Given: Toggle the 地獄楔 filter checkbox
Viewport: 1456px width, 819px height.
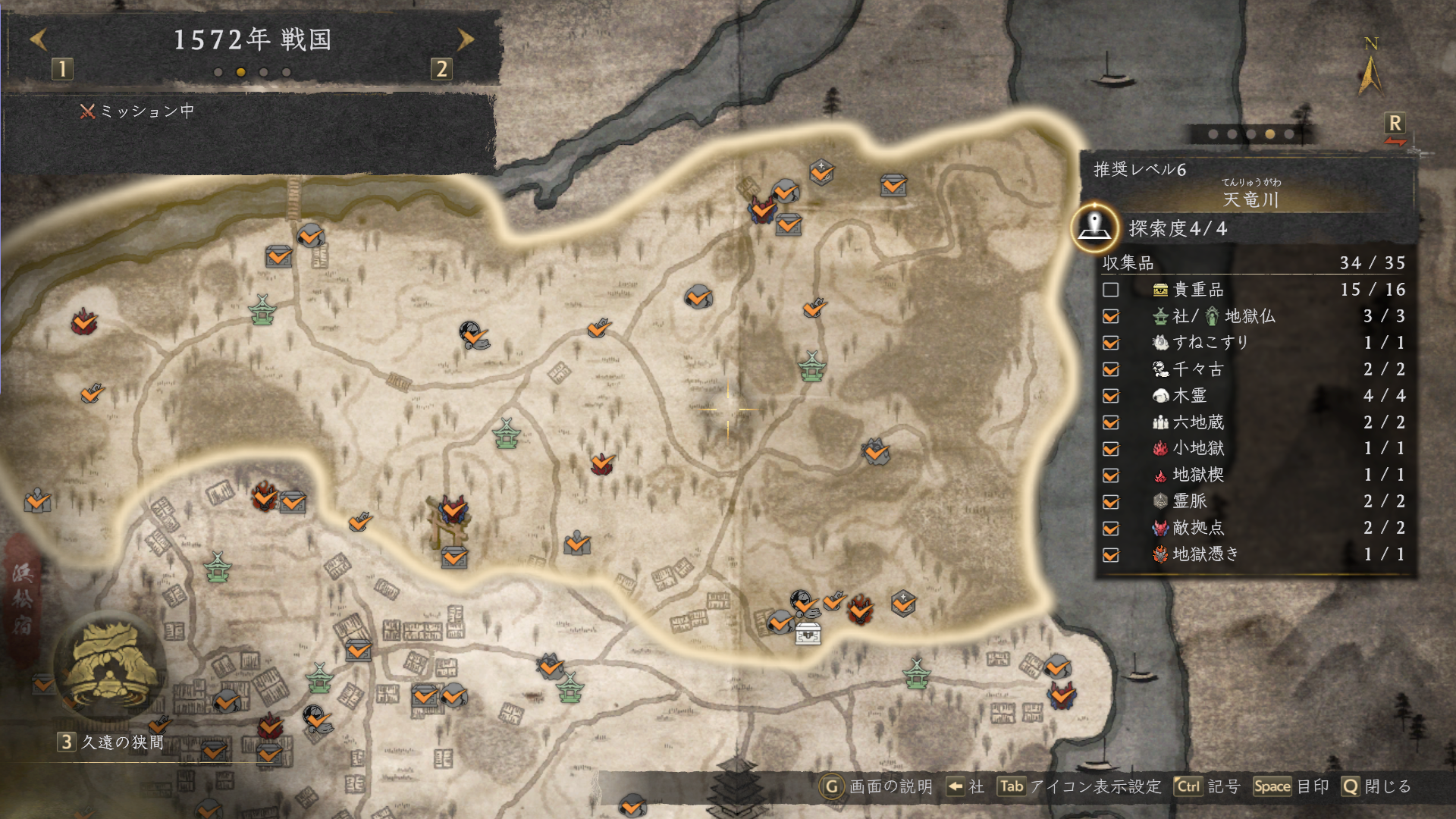Looking at the screenshot, I should coord(1111,475).
